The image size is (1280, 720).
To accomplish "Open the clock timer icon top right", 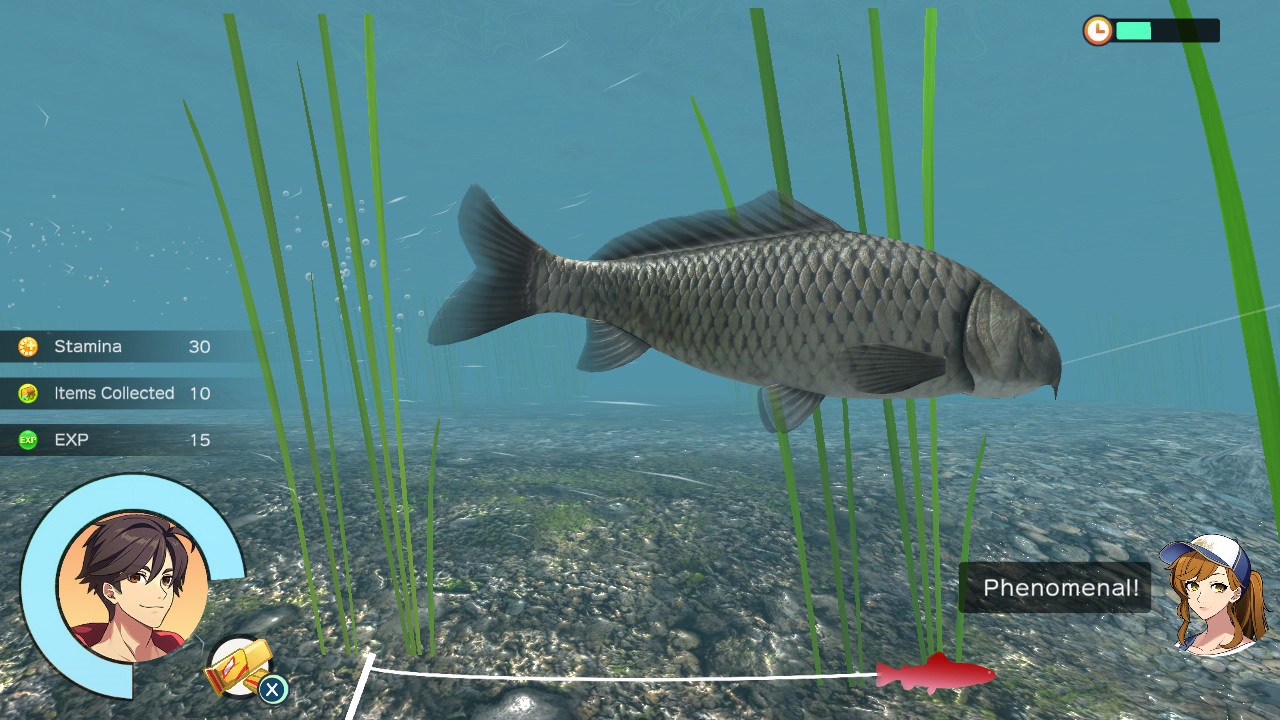I will coord(1098,31).
